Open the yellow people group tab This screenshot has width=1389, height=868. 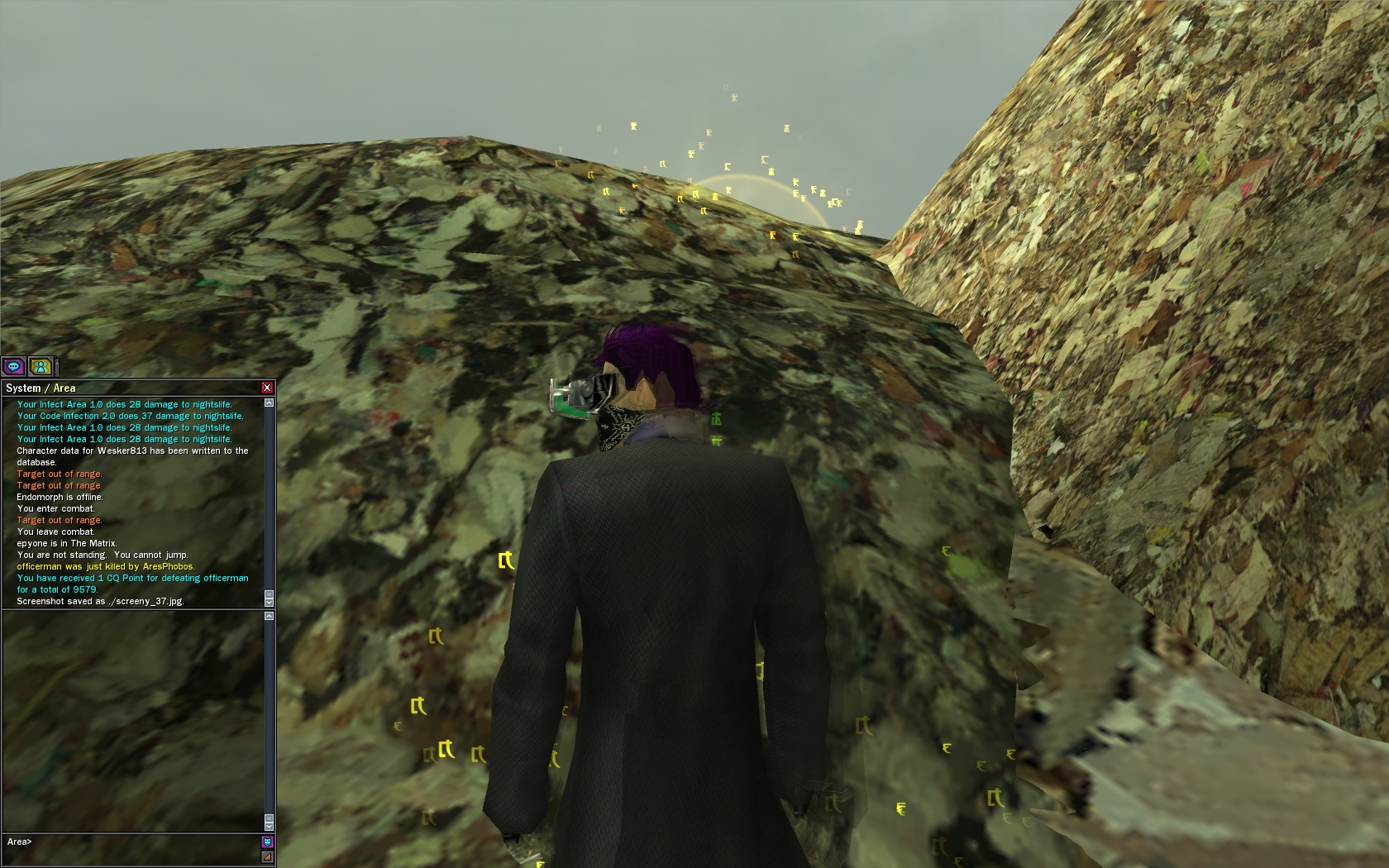point(41,366)
